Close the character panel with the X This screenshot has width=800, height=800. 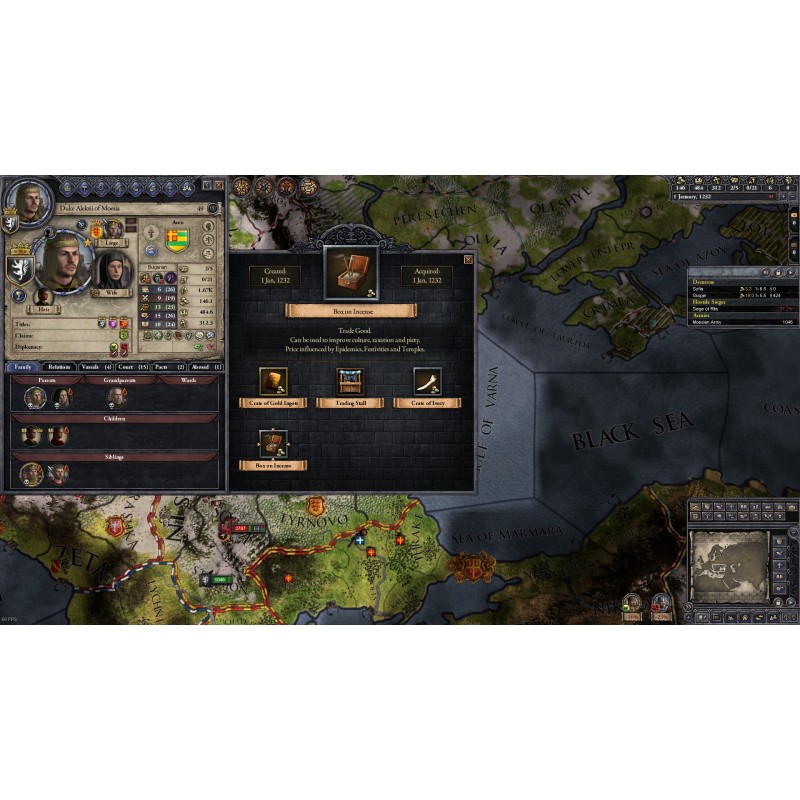(217, 186)
